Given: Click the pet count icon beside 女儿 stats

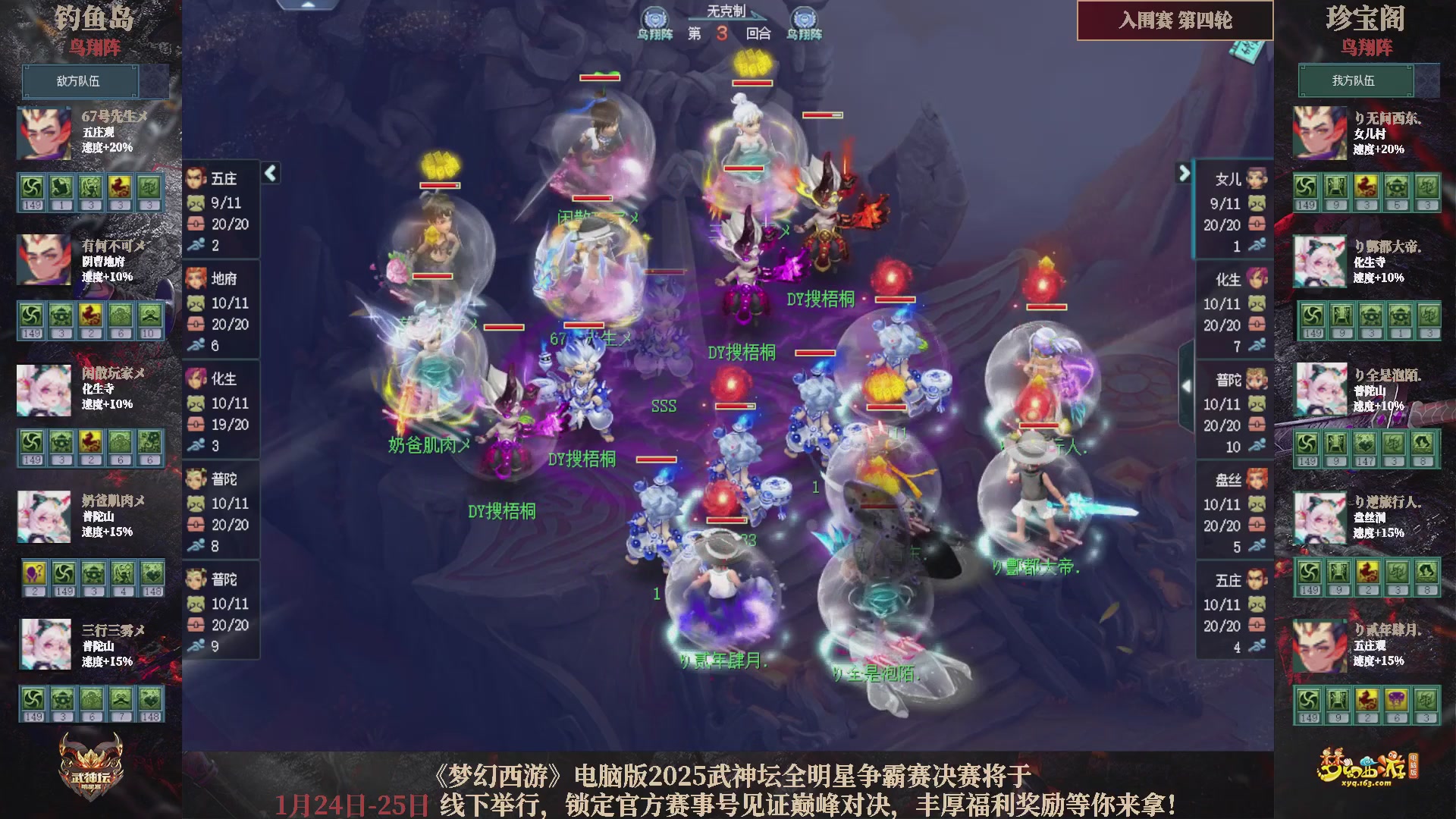Looking at the screenshot, I should click(1257, 203).
